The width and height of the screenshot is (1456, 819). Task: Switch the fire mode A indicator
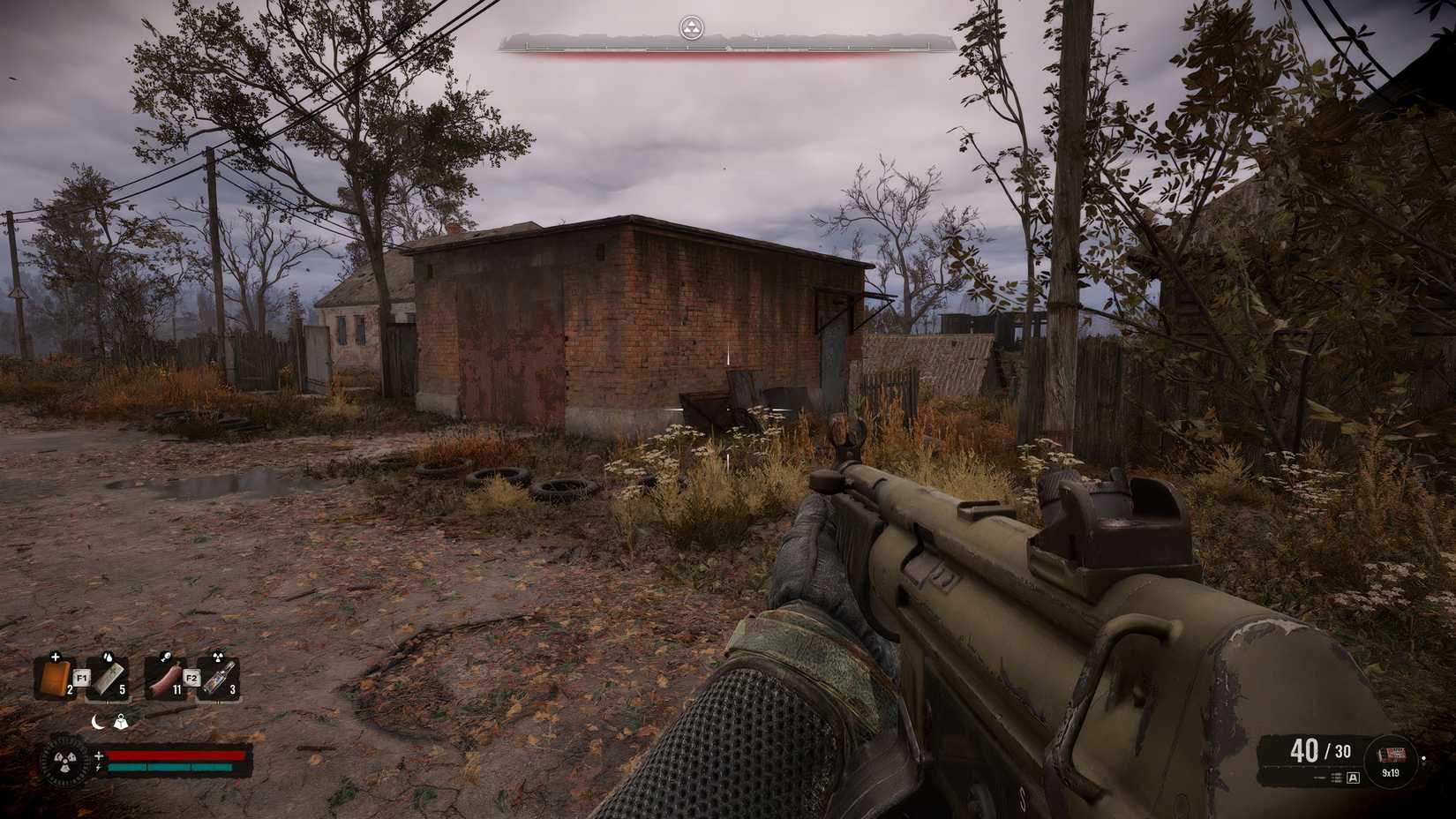coord(1354,778)
